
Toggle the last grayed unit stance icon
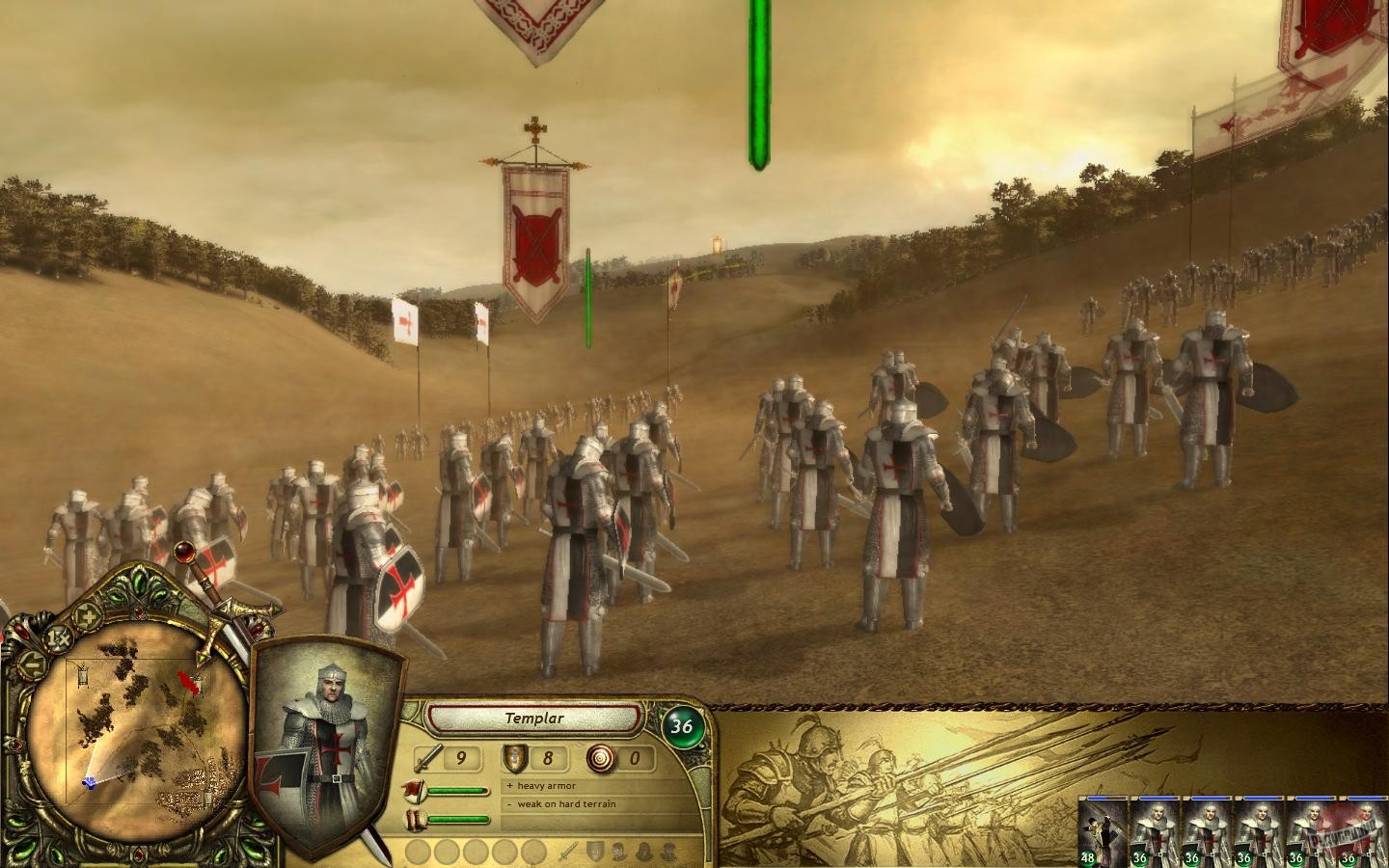pos(667,852)
